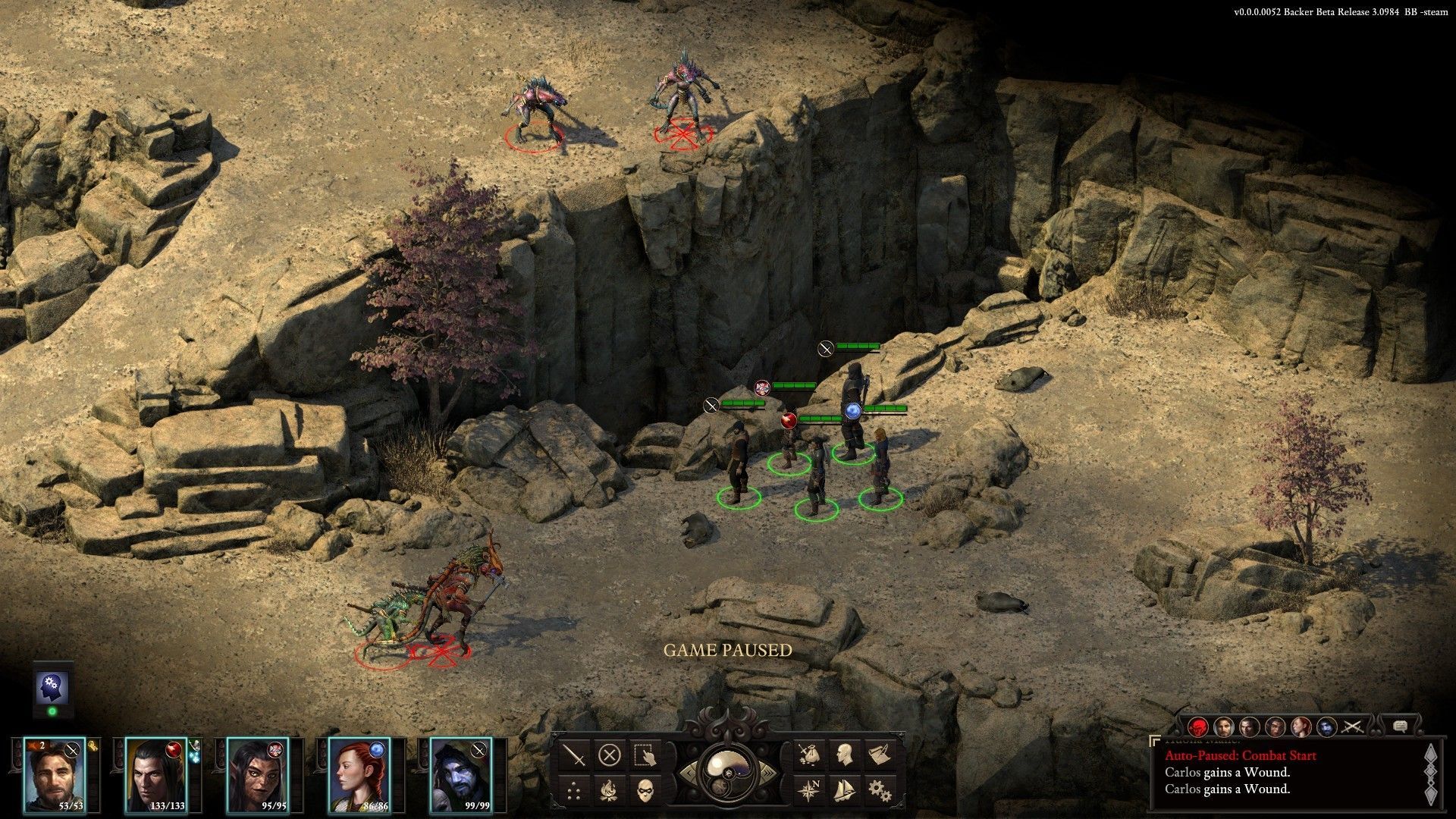Choose the scaly-skinned woman's party portrait

[258, 773]
